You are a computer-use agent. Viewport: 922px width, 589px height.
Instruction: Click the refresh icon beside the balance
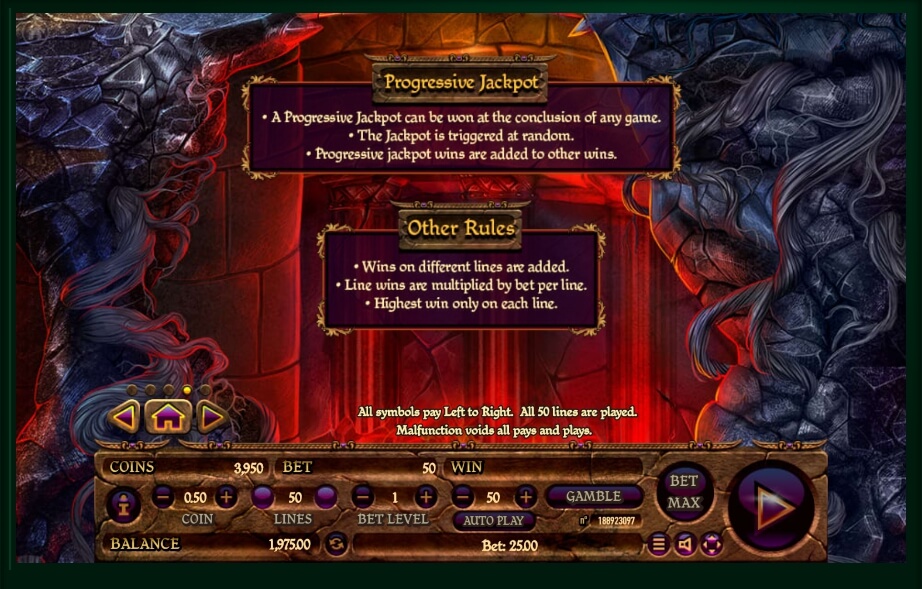337,545
